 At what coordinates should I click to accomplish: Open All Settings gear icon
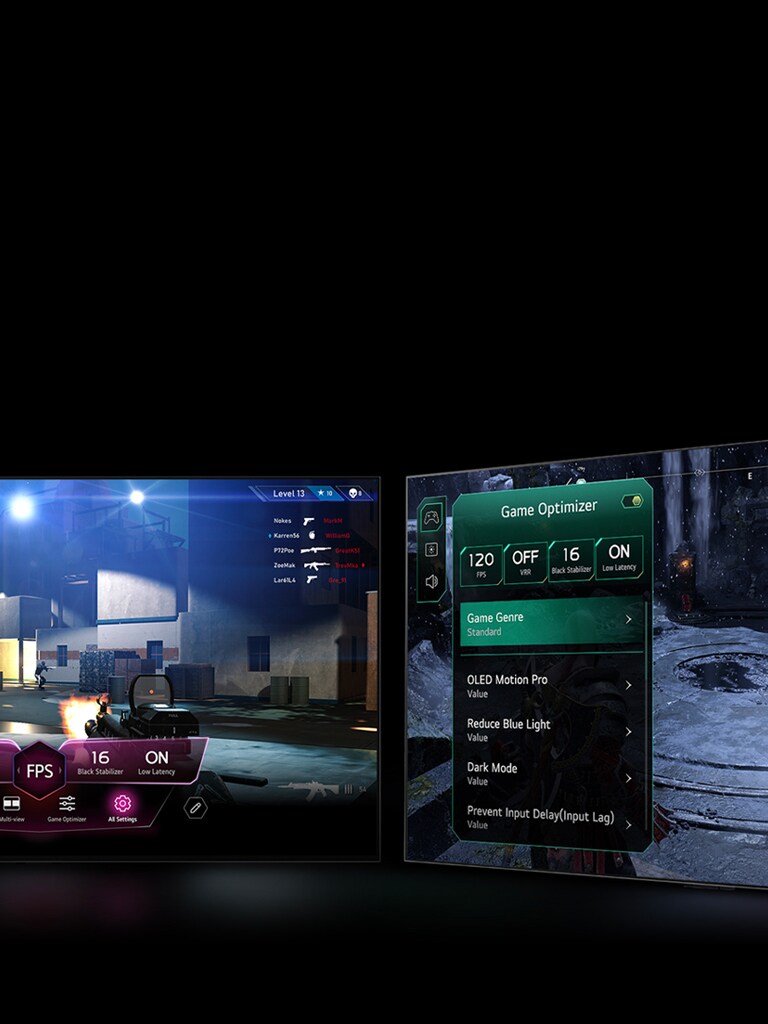click(123, 806)
